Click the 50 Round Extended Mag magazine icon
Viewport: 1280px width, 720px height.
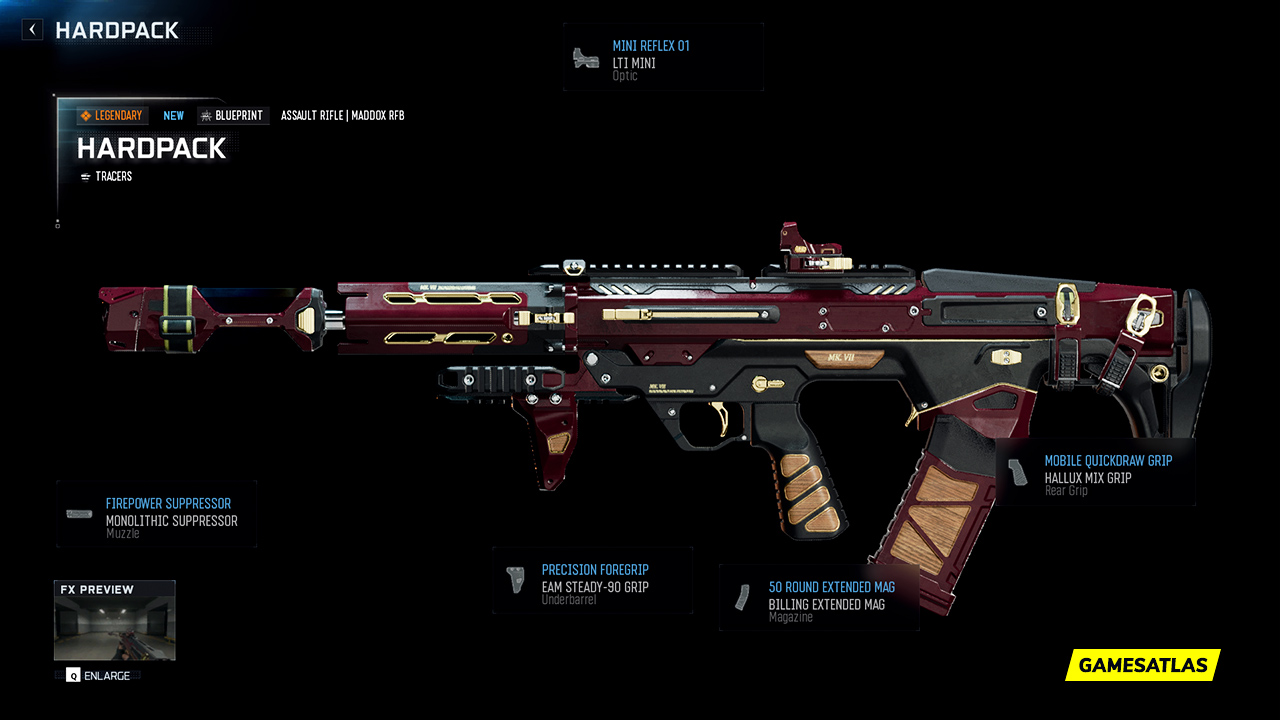[741, 596]
